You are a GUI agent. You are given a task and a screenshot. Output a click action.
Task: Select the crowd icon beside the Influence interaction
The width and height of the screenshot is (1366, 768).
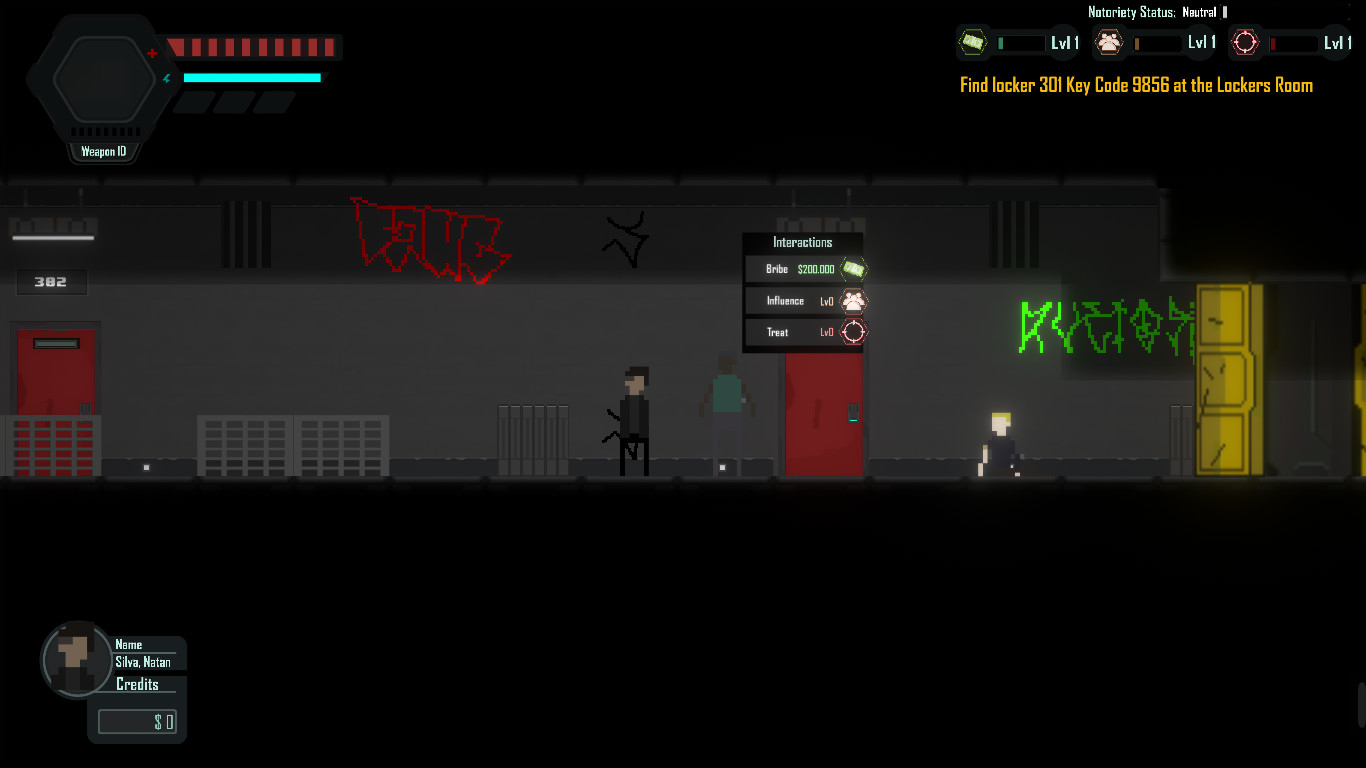pos(852,300)
